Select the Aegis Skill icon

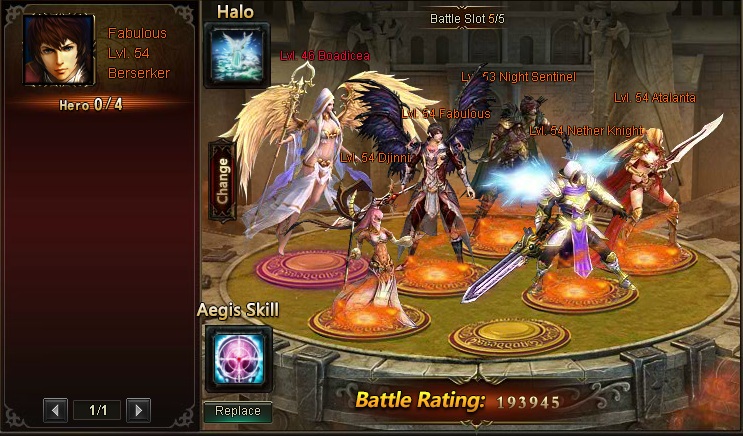click(x=237, y=358)
